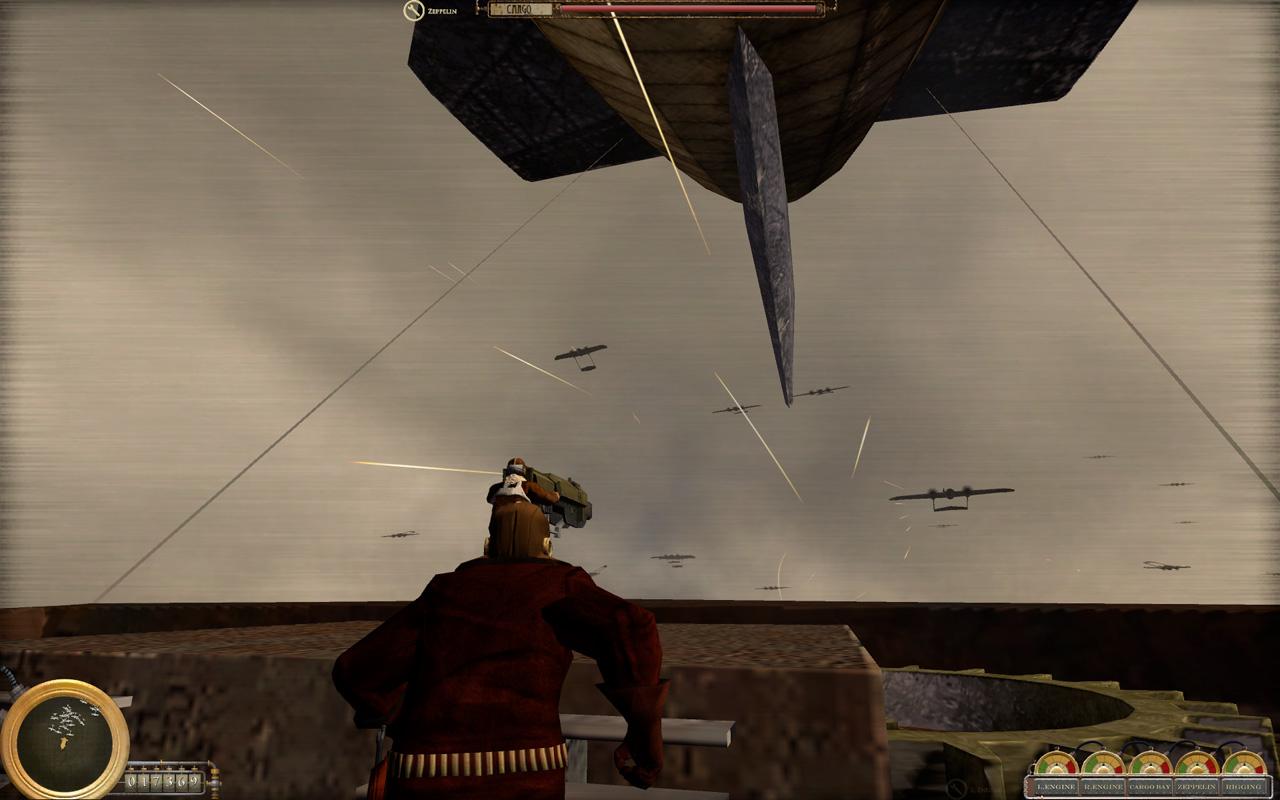Viewport: 1280px width, 800px height.
Task: Toggle the RIGGING gauge needle indicator
Action: click(1244, 765)
